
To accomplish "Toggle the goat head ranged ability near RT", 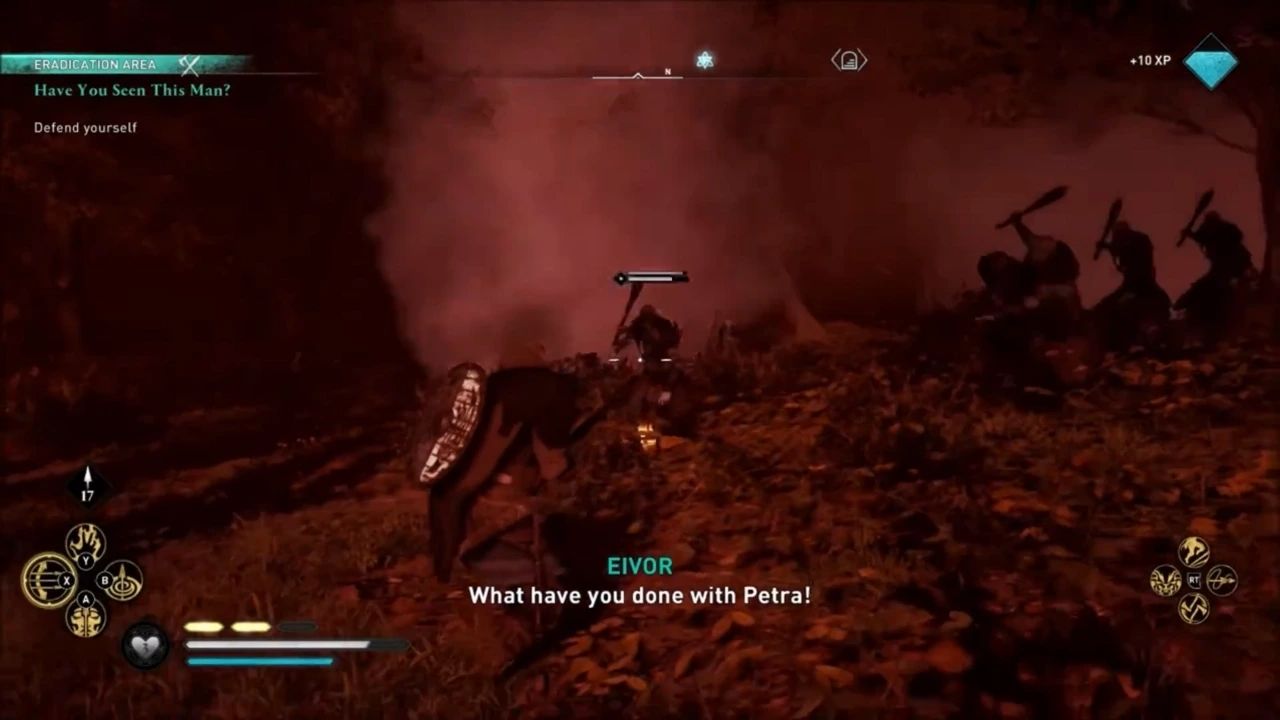I will [x=1165, y=580].
